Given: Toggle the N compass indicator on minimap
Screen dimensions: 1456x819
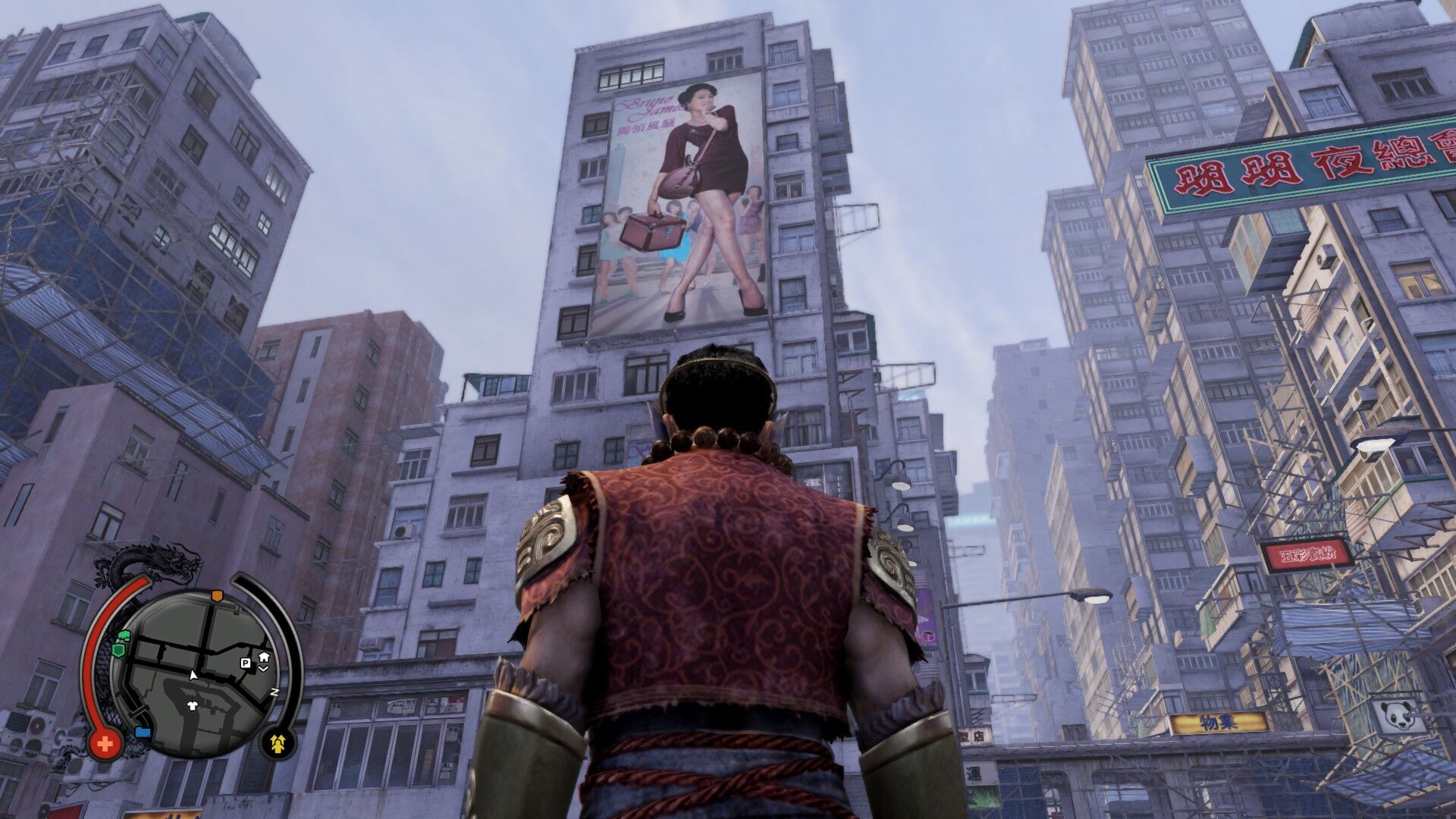Looking at the screenshot, I should click(274, 691).
